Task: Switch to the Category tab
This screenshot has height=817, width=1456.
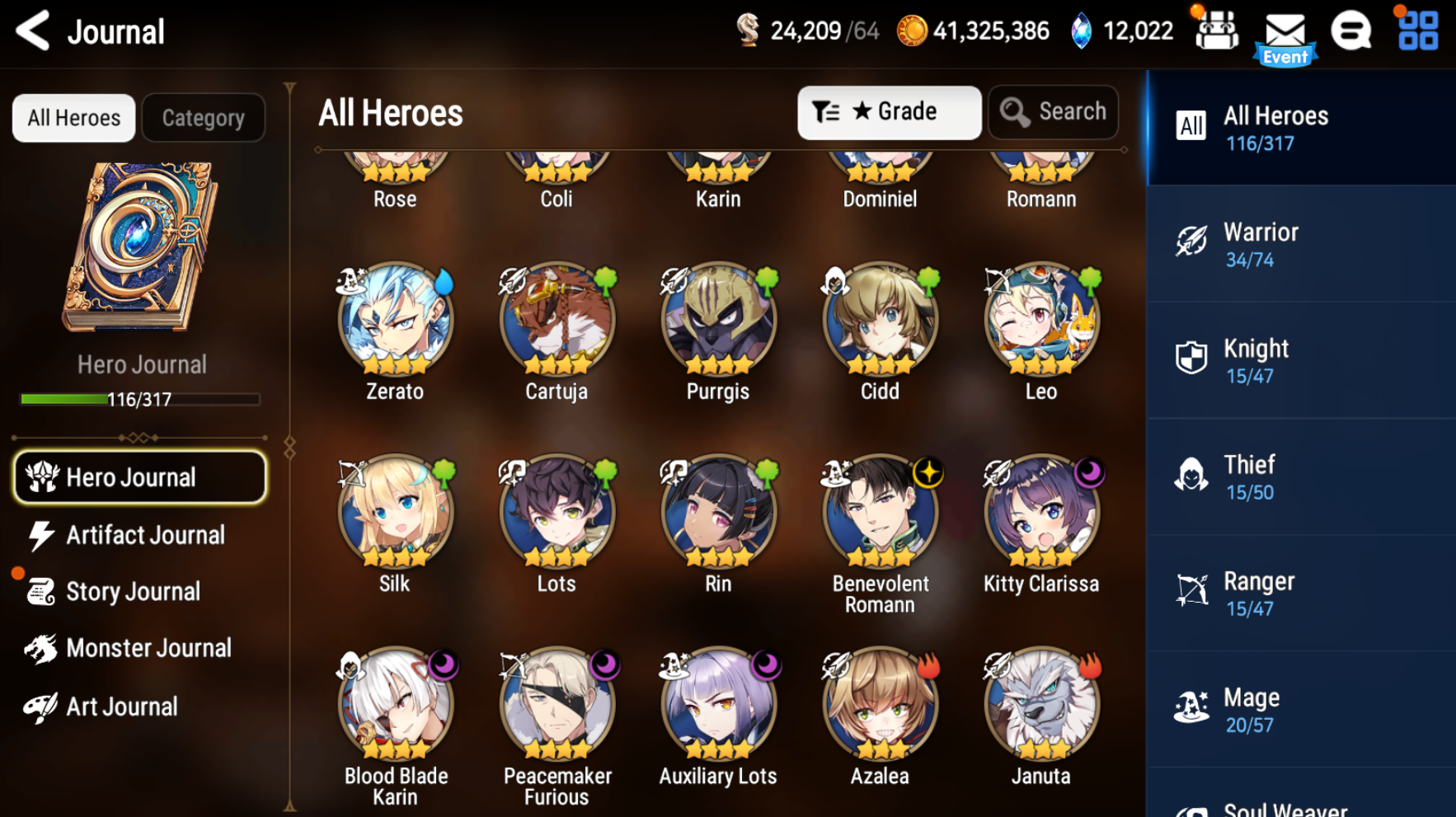Action: 203,117
